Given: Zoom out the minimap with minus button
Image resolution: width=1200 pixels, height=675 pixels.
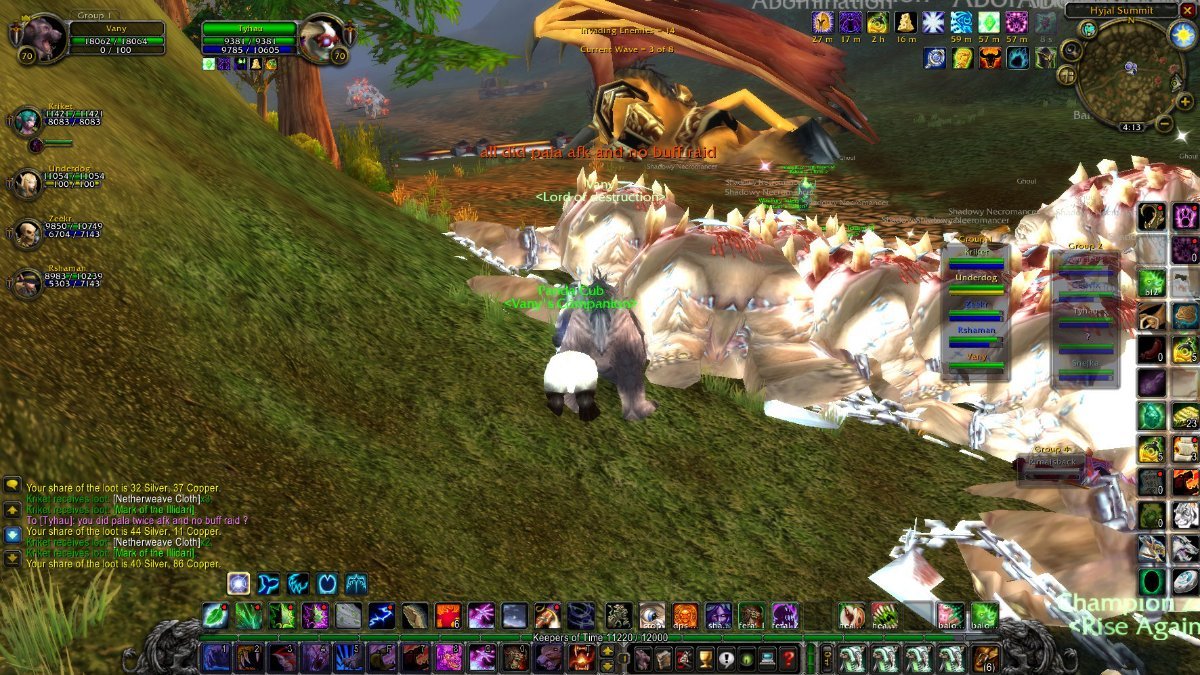Looking at the screenshot, I should [x=1164, y=125].
